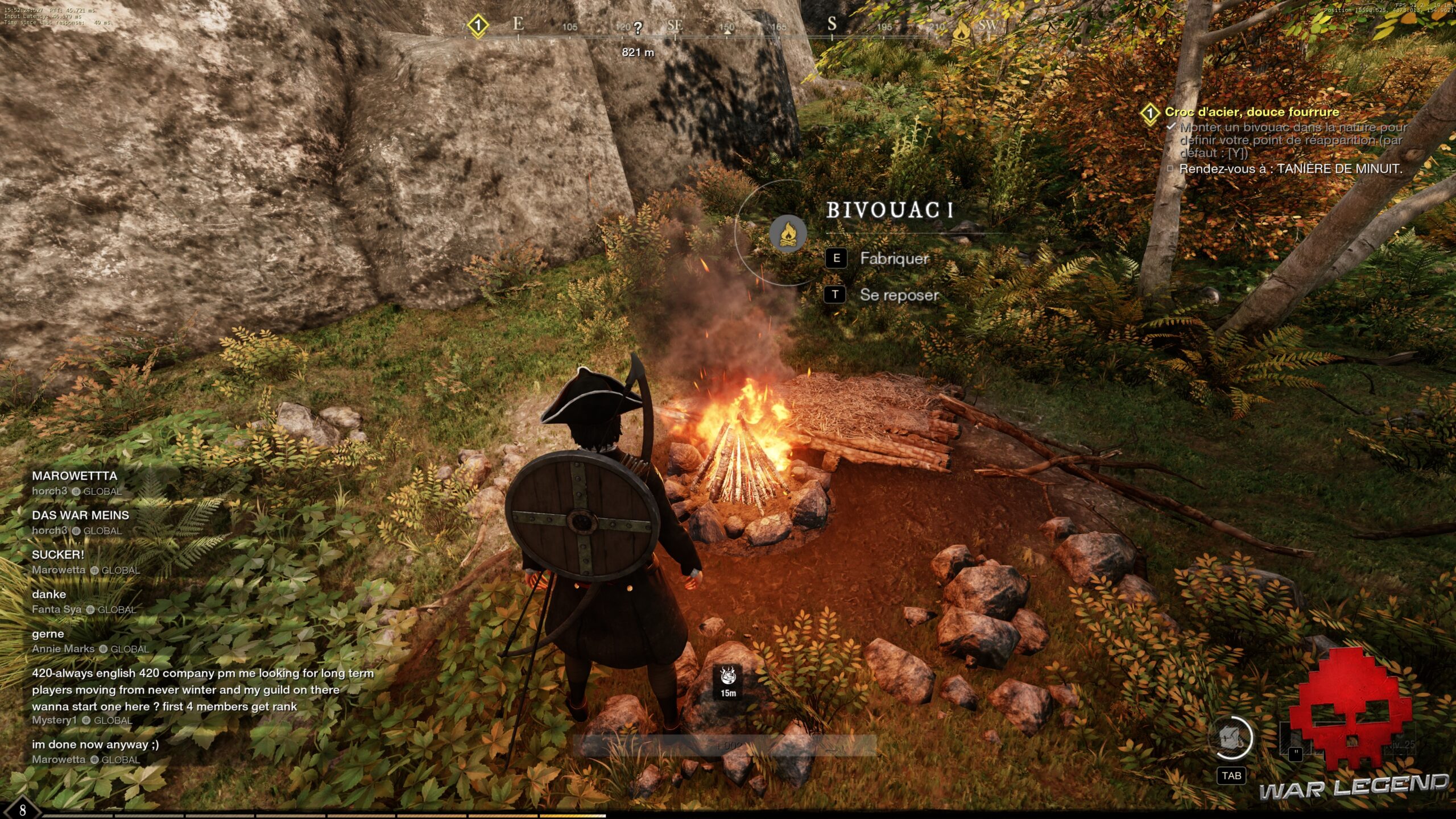Viewport: 1456px width, 819px height.
Task: Open Mystery1's 420 company recruitment chat message
Action: [x=202, y=690]
